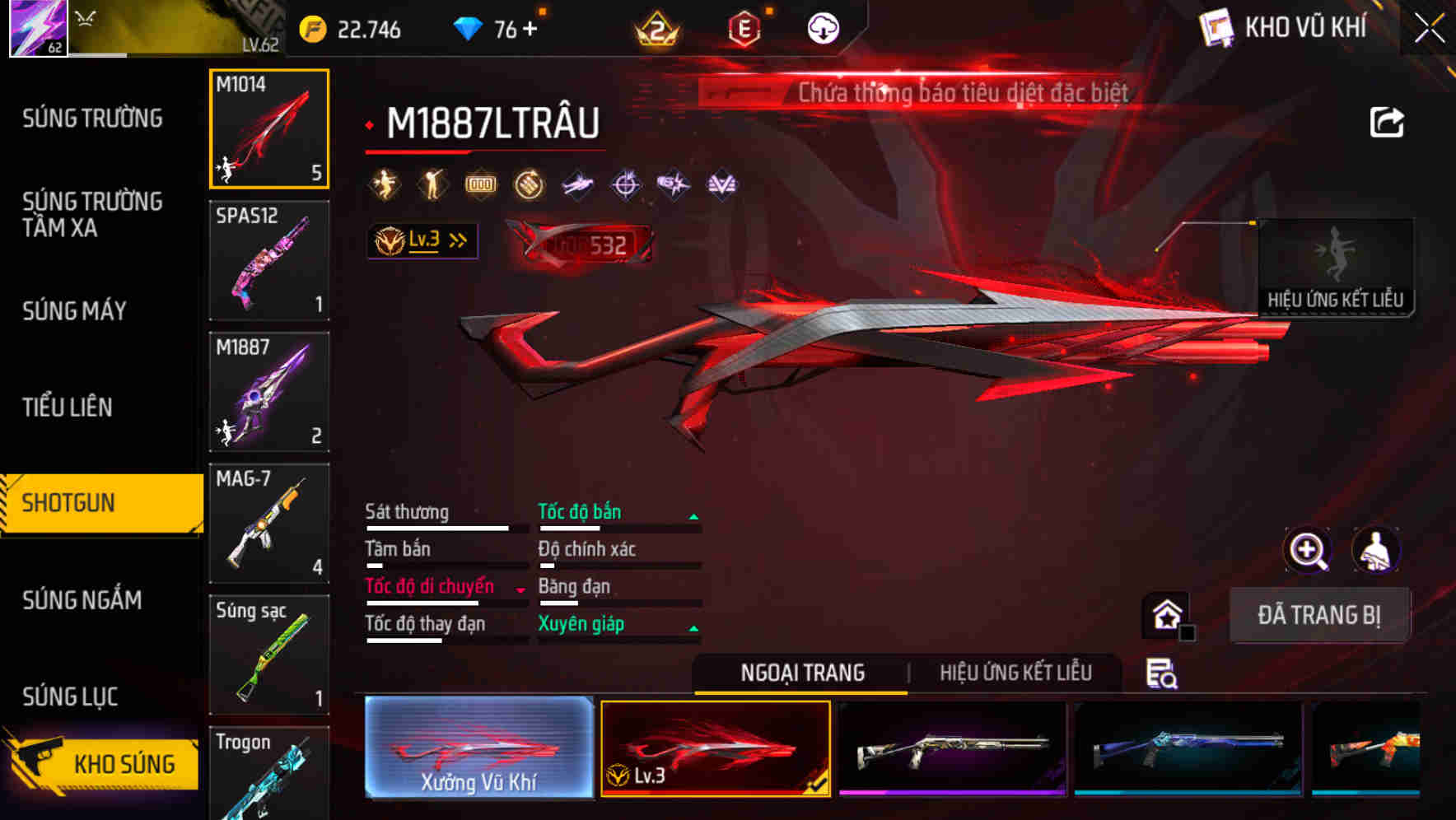Toggle the Tốc độ bắn stat highlight
This screenshot has height=820, width=1456.
coord(580,511)
